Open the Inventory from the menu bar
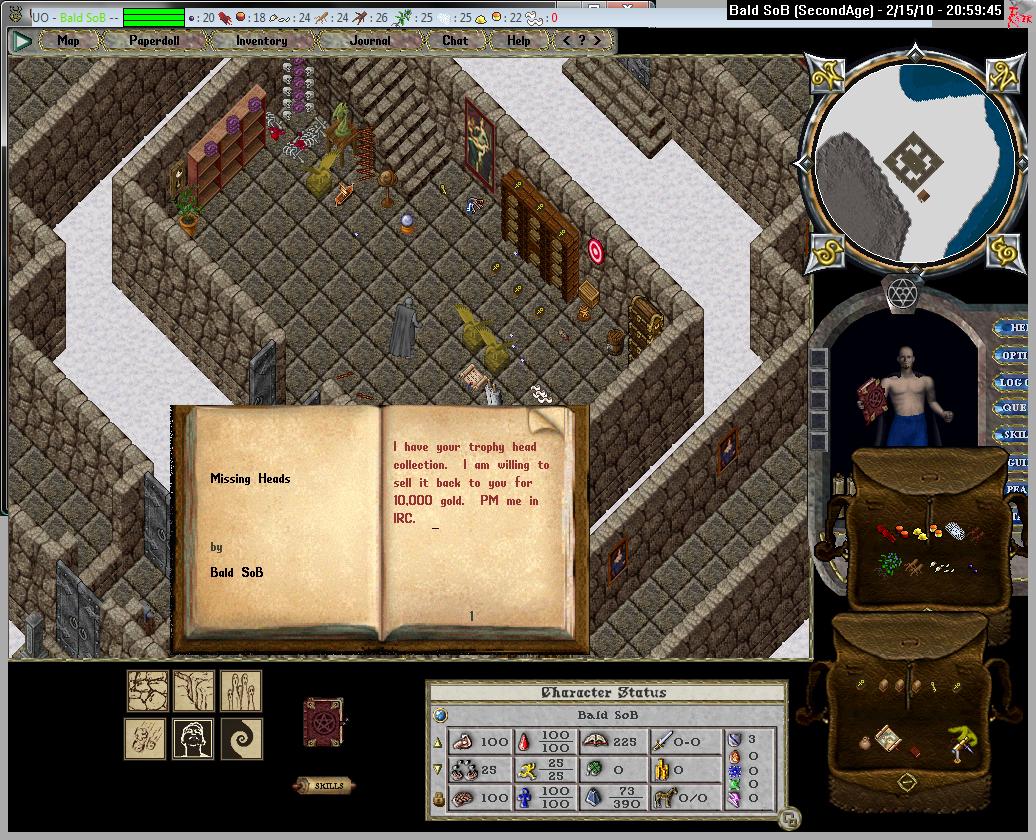This screenshot has width=1036, height=840. [261, 41]
